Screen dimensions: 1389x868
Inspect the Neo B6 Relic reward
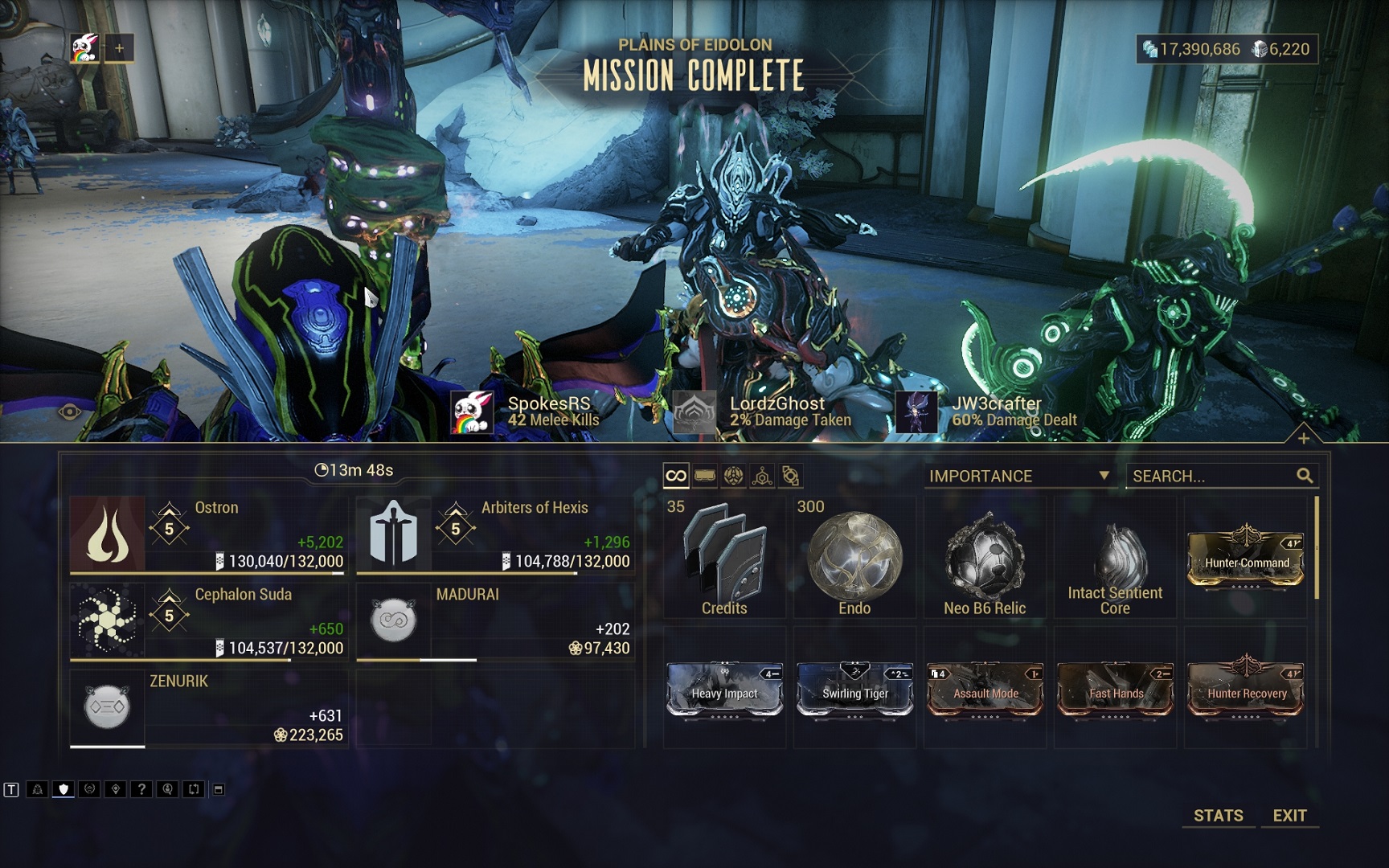(x=985, y=558)
